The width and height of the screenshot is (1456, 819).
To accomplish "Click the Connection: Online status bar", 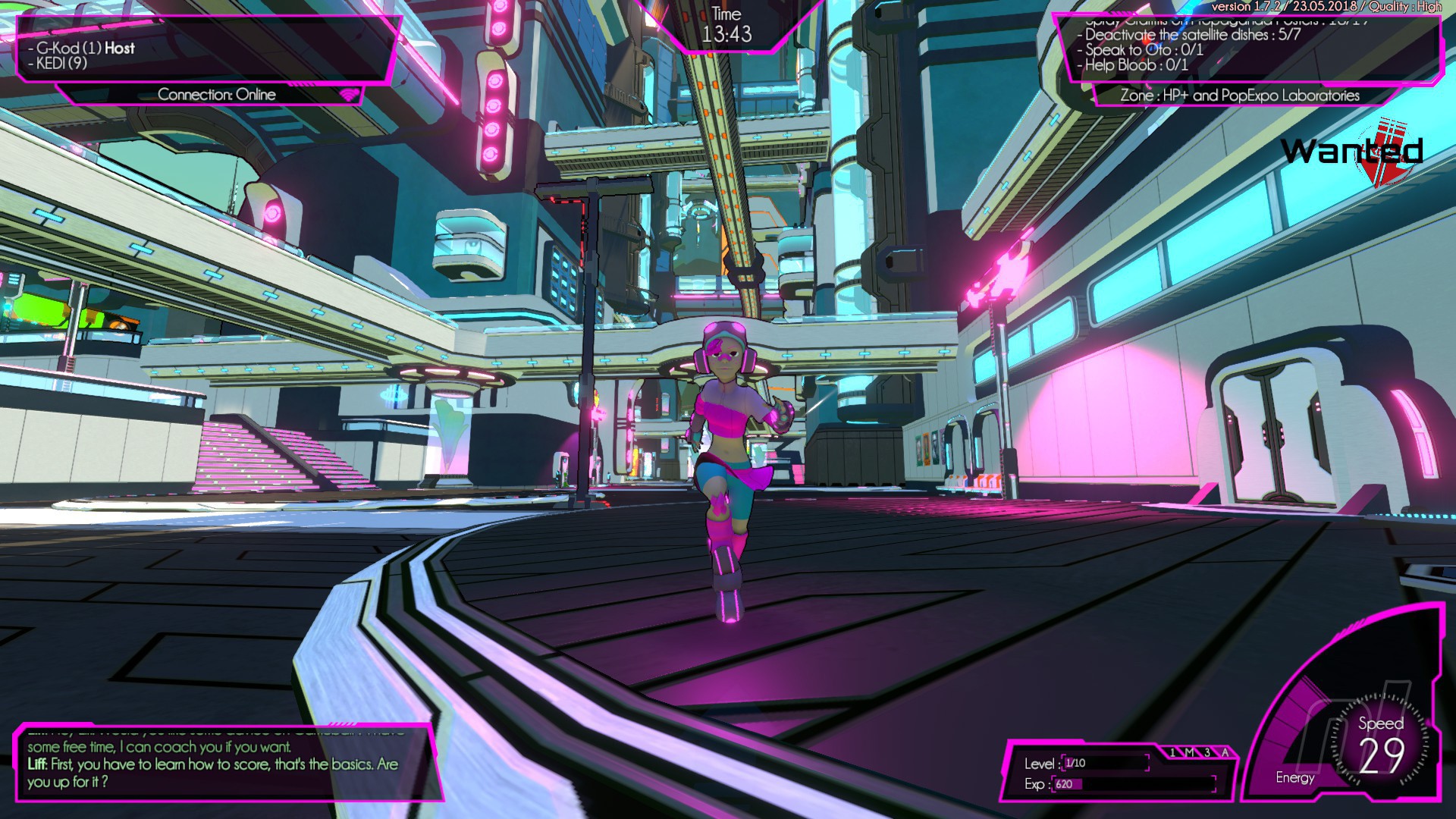I will click(x=217, y=95).
